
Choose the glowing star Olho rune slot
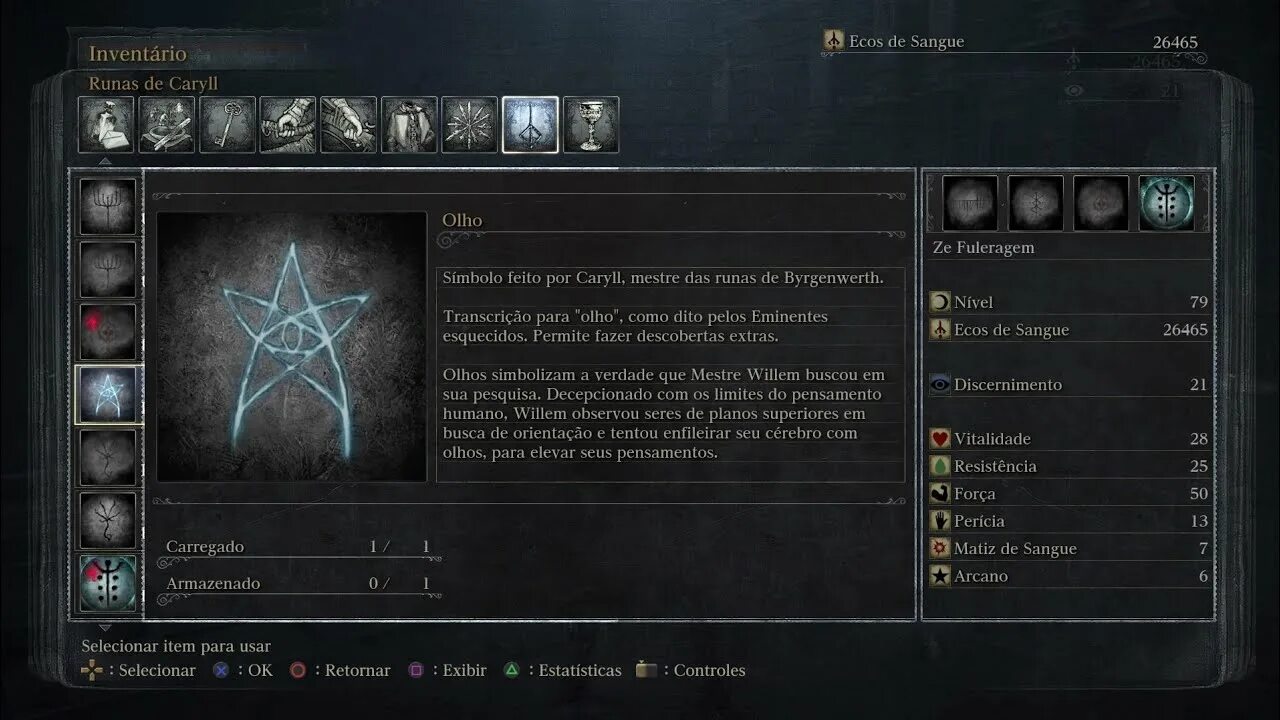[108, 395]
